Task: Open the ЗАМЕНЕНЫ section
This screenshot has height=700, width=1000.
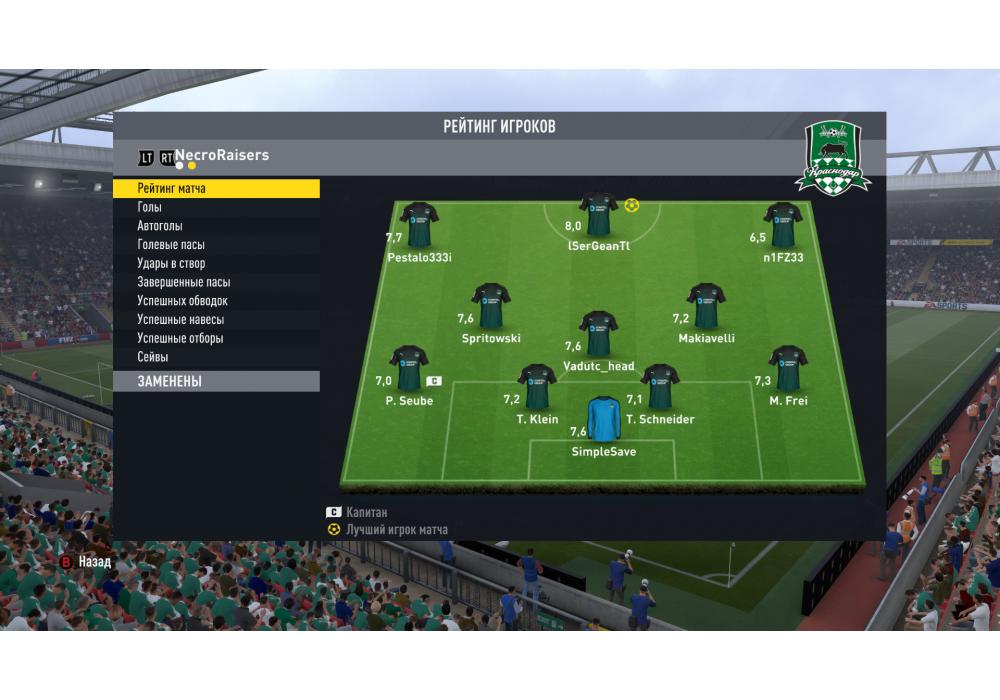Action: pos(216,381)
